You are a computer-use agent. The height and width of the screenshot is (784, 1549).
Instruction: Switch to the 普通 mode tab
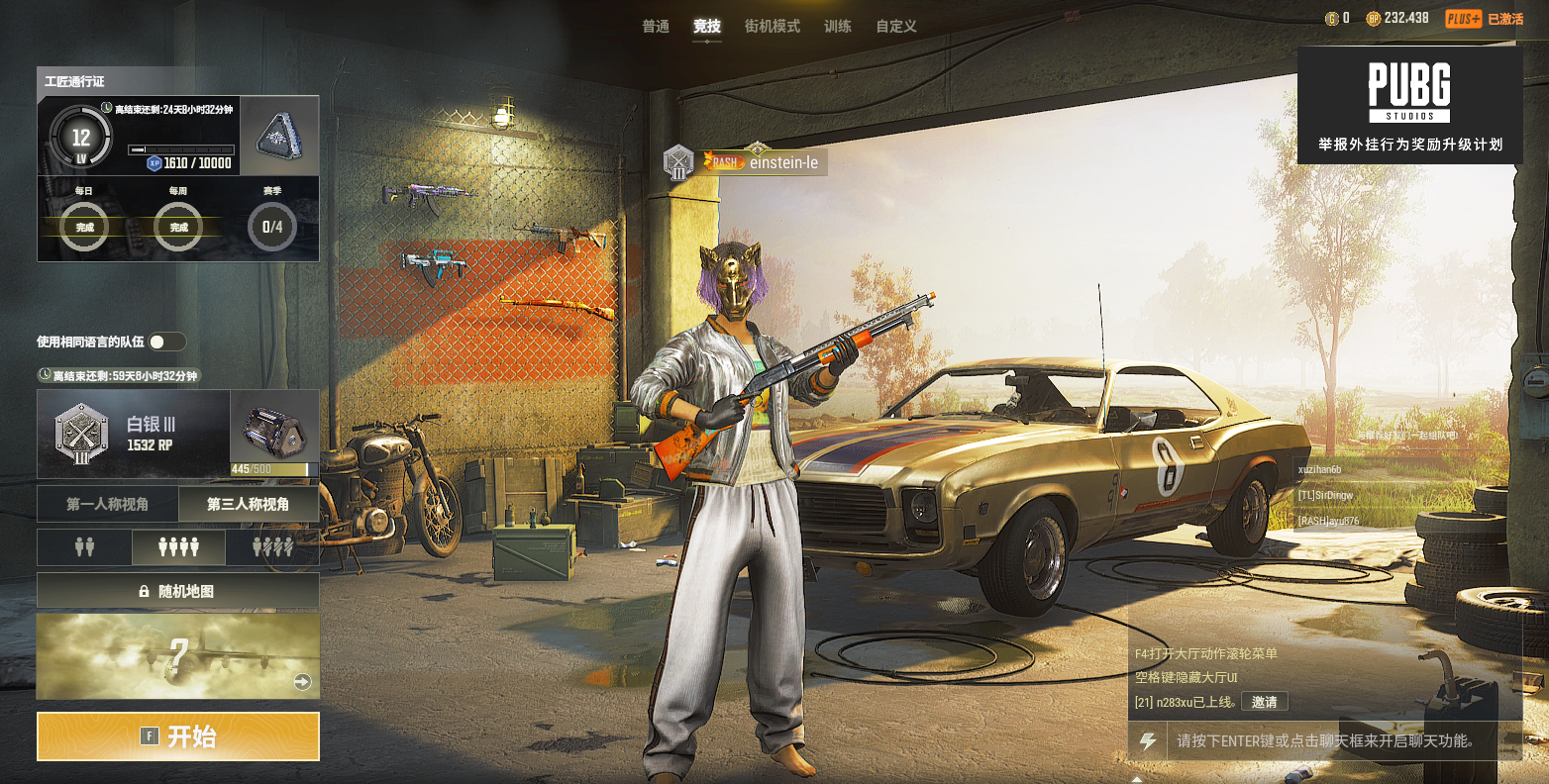[x=656, y=27]
